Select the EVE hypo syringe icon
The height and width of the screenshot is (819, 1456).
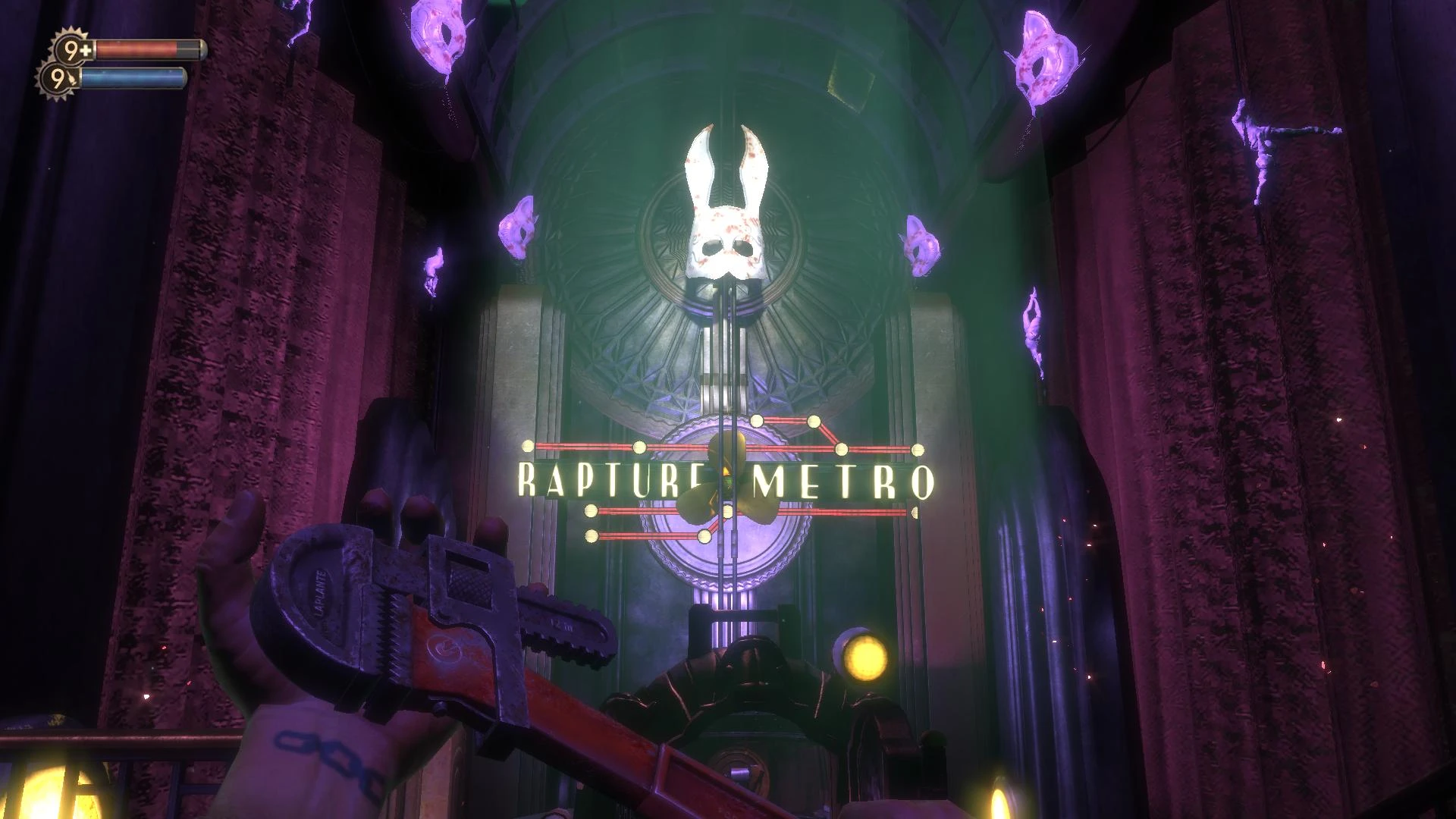coord(73,79)
